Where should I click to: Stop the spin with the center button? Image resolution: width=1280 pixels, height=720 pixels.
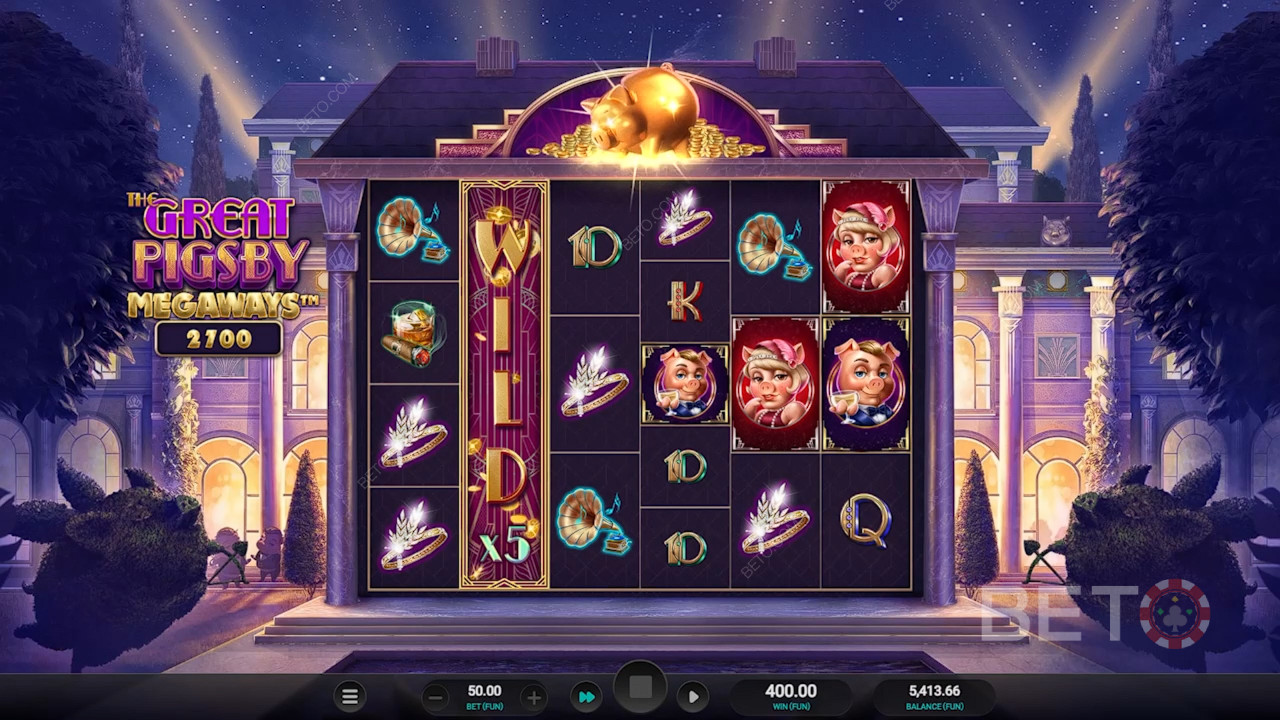pos(640,689)
